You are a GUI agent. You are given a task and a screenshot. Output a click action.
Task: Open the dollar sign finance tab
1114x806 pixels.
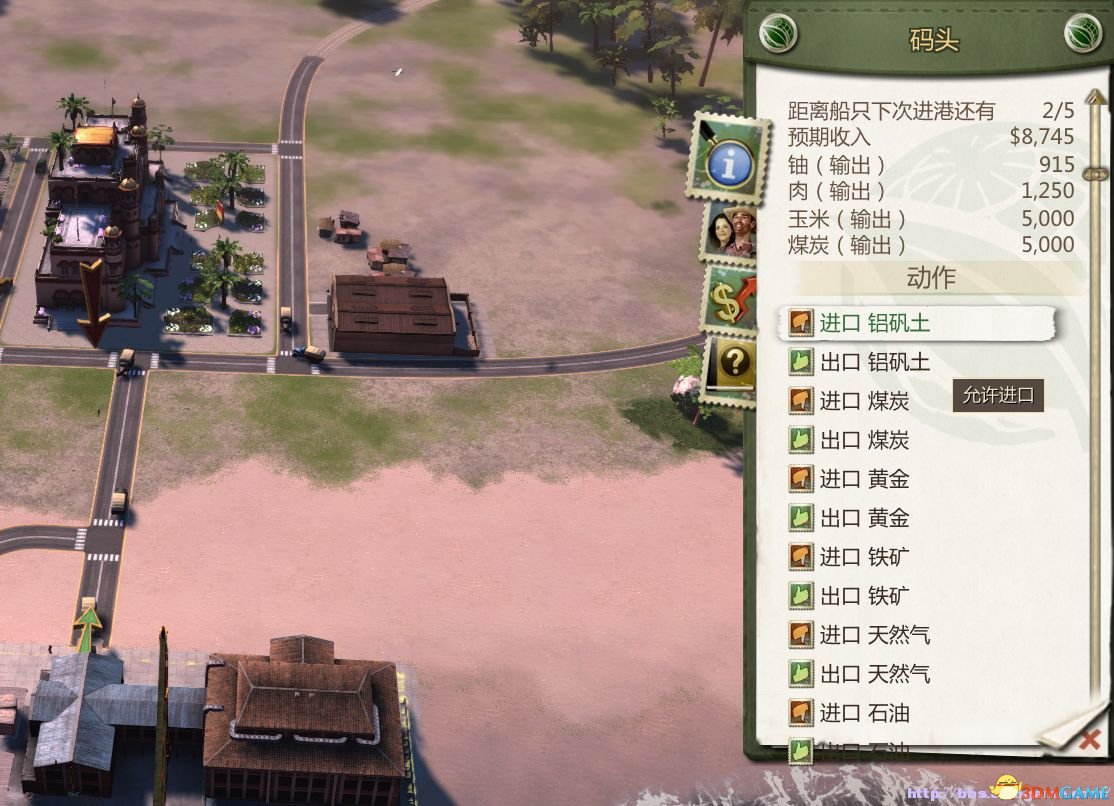(732, 298)
